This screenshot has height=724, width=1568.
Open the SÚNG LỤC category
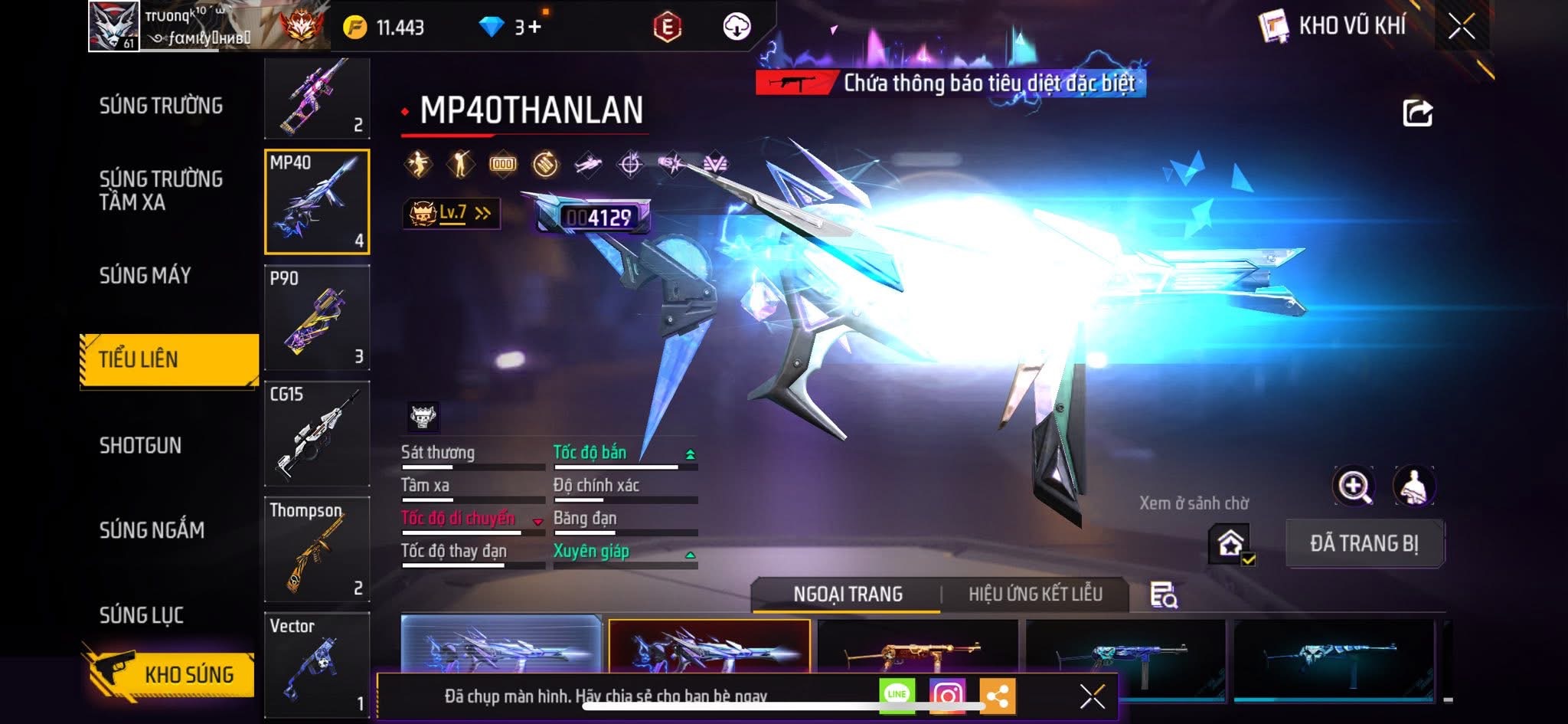(141, 615)
